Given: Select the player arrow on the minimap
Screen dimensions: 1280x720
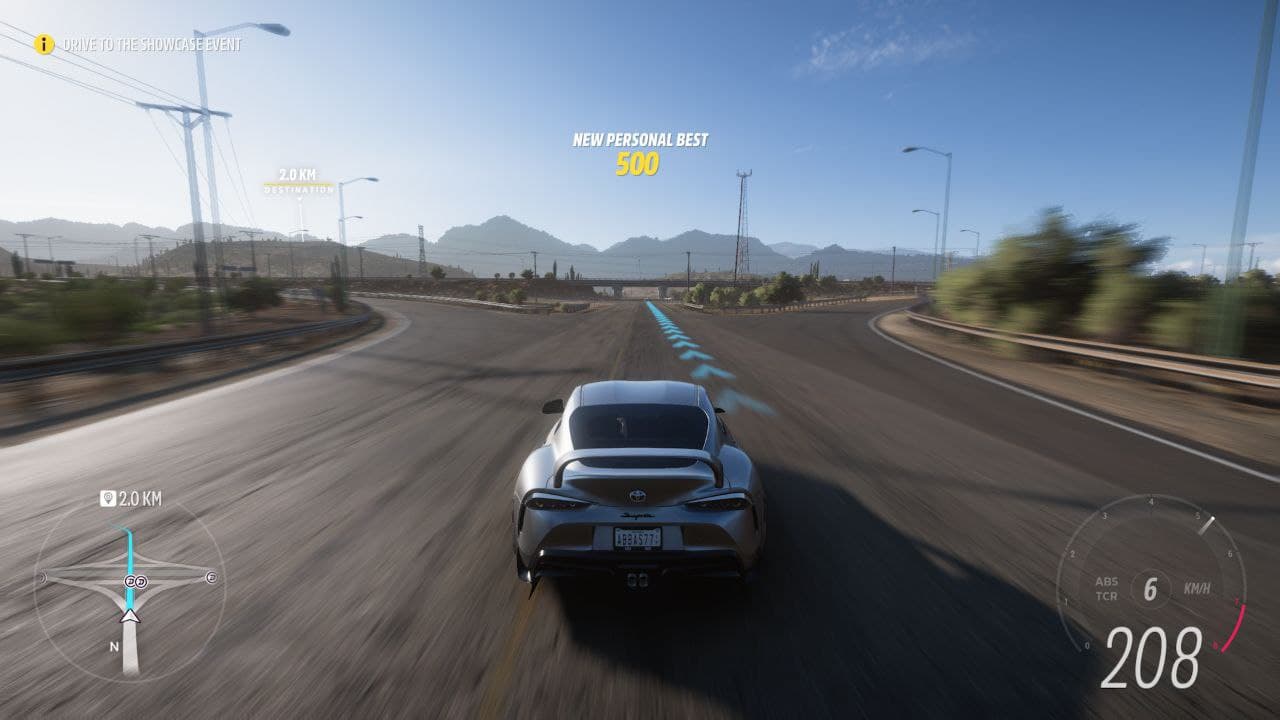Looking at the screenshot, I should (129, 615).
